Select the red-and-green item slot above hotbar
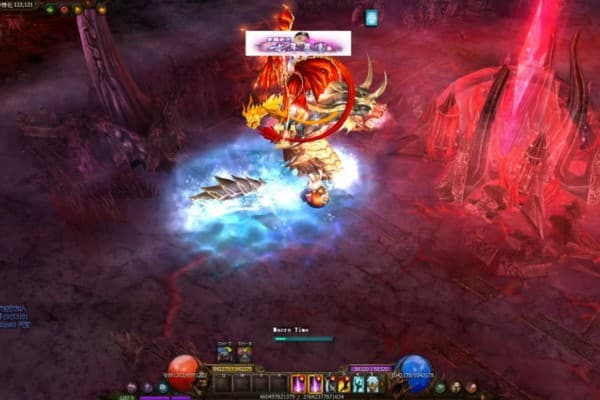This screenshot has width=600, height=400. (244, 352)
